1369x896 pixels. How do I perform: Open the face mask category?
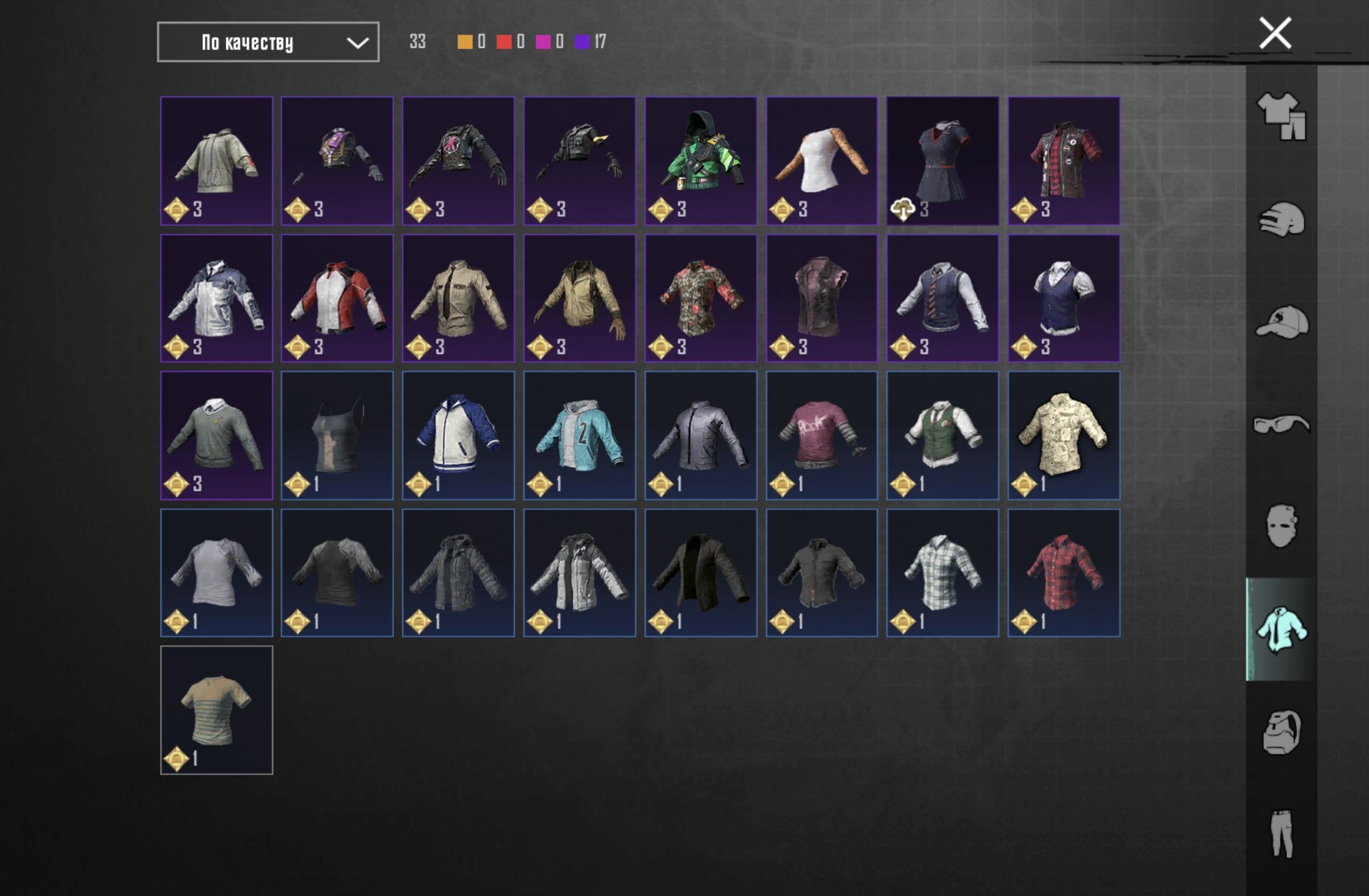point(1281,526)
